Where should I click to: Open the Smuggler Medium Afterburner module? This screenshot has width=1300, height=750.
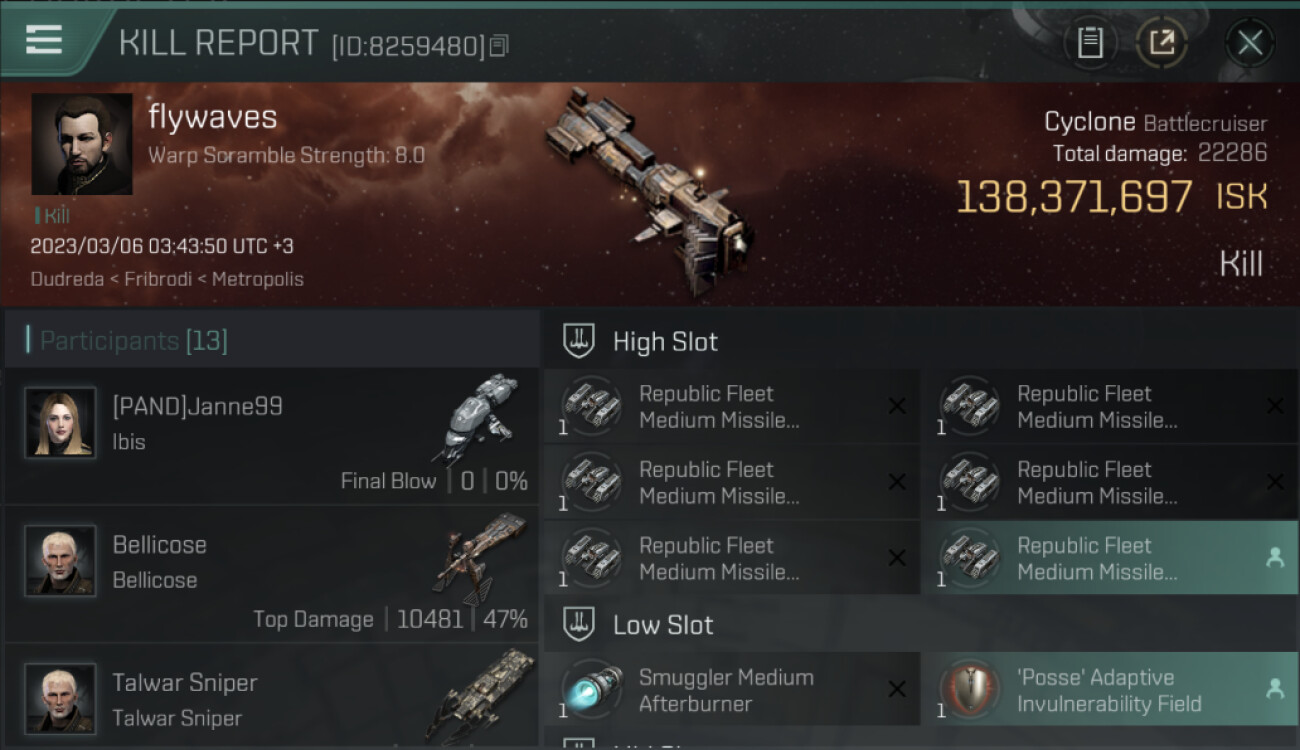tap(731, 690)
